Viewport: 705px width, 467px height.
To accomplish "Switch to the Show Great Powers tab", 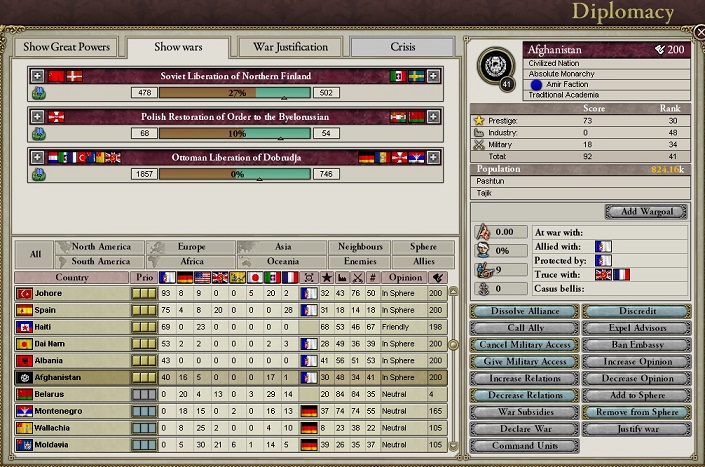I will [x=67, y=47].
